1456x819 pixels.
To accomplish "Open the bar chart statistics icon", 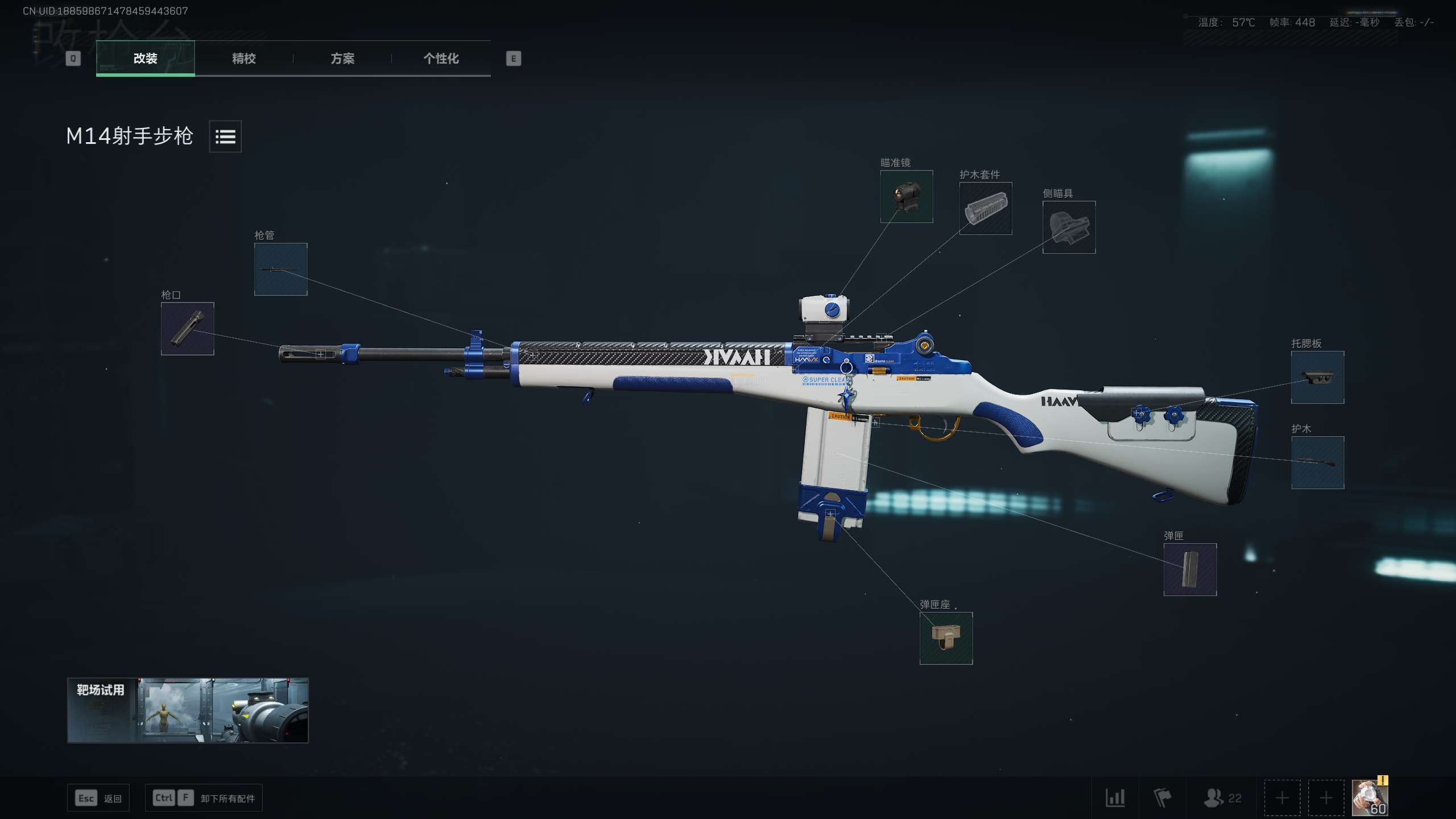I will pyautogui.click(x=1115, y=798).
